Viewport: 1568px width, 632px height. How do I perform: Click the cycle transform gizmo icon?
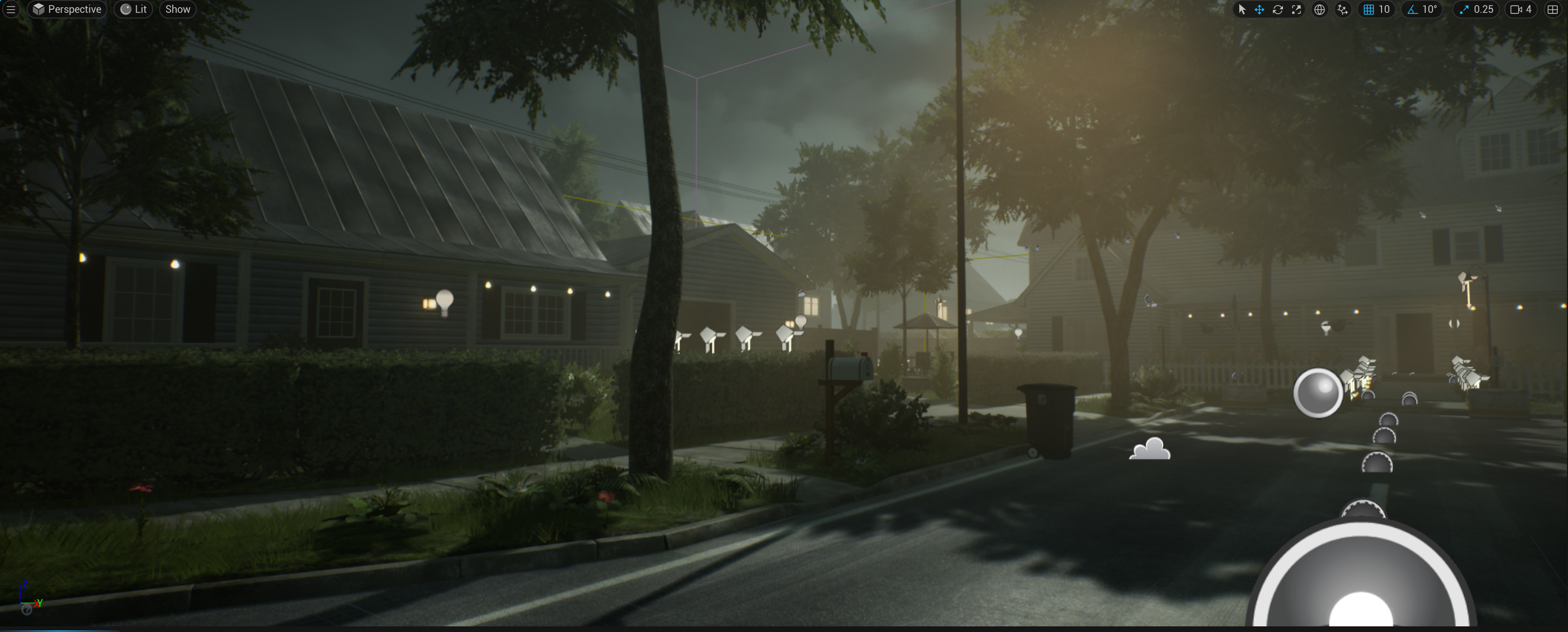click(x=1278, y=9)
